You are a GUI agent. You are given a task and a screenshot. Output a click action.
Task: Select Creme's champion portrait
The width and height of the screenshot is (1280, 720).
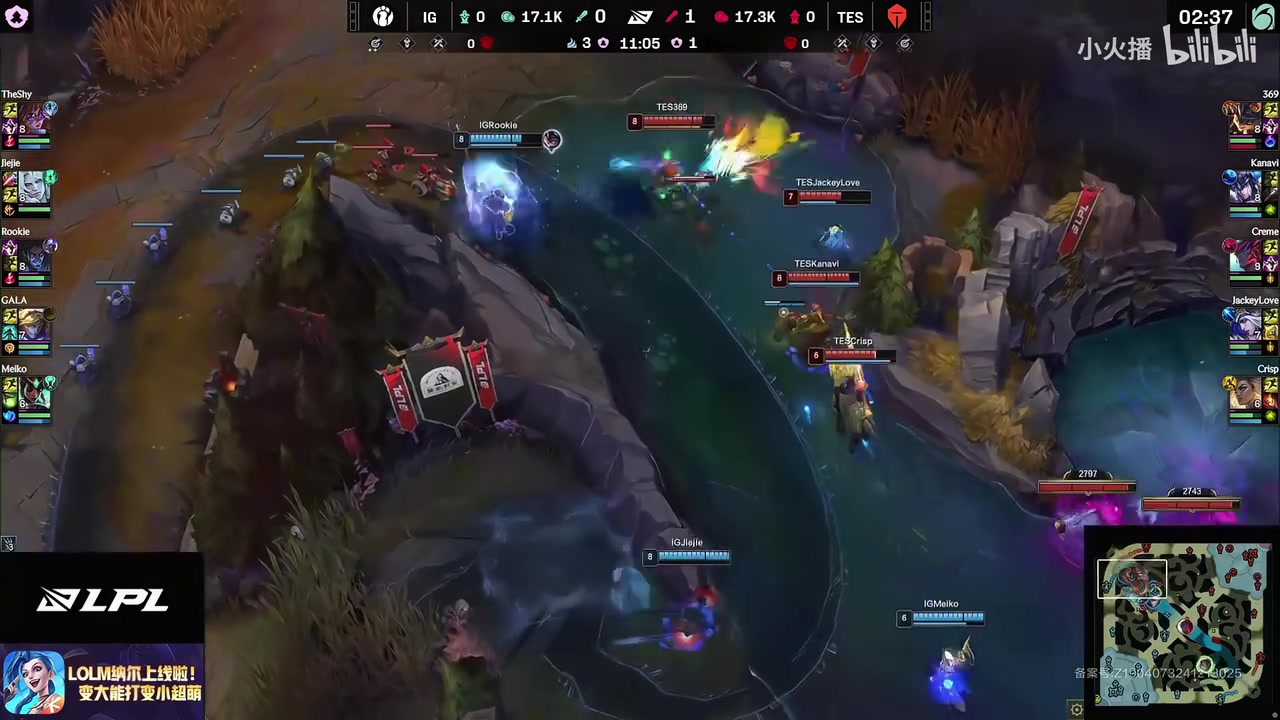1245,255
